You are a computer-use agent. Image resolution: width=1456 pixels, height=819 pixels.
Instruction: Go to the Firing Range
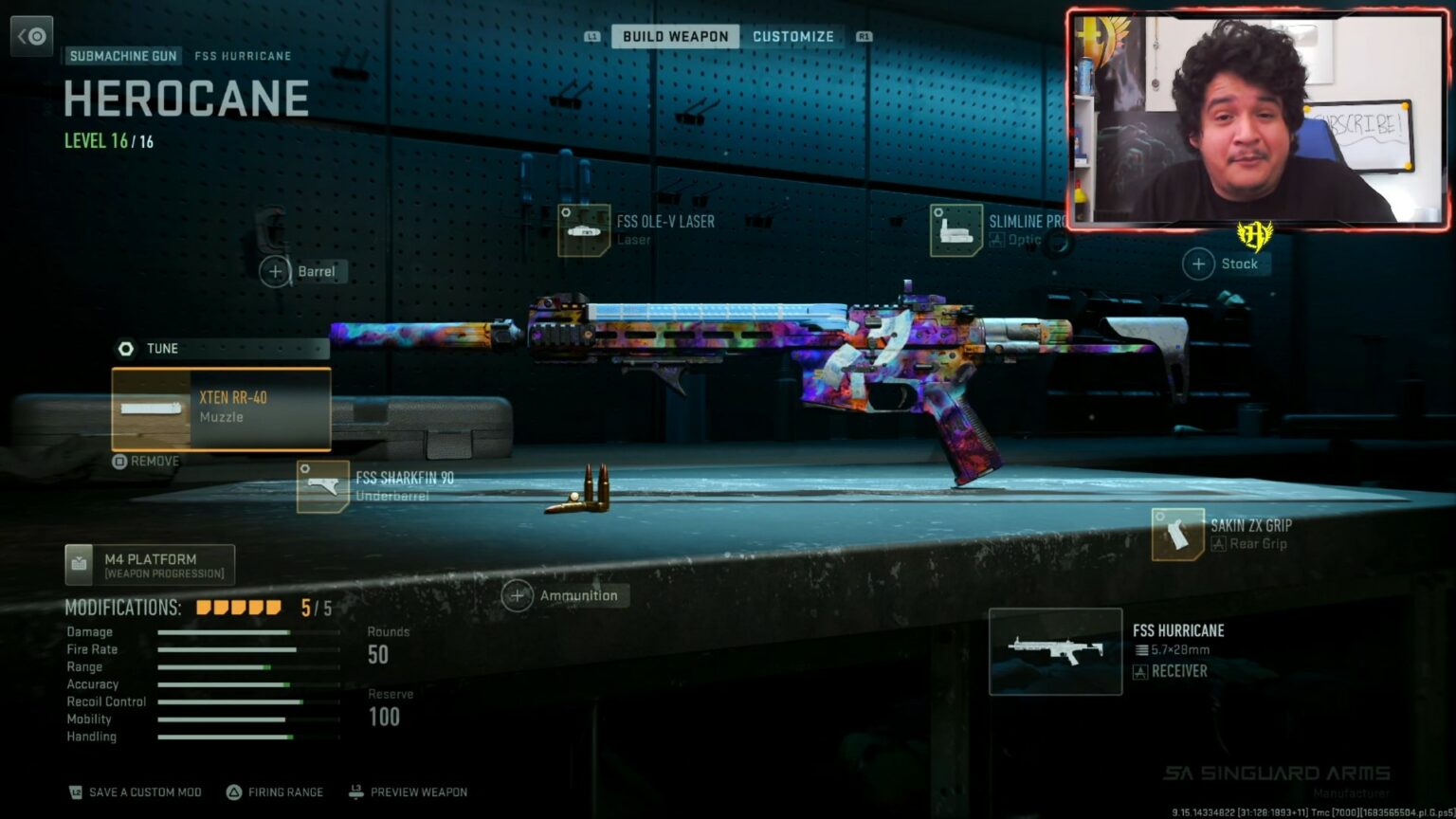point(275,792)
